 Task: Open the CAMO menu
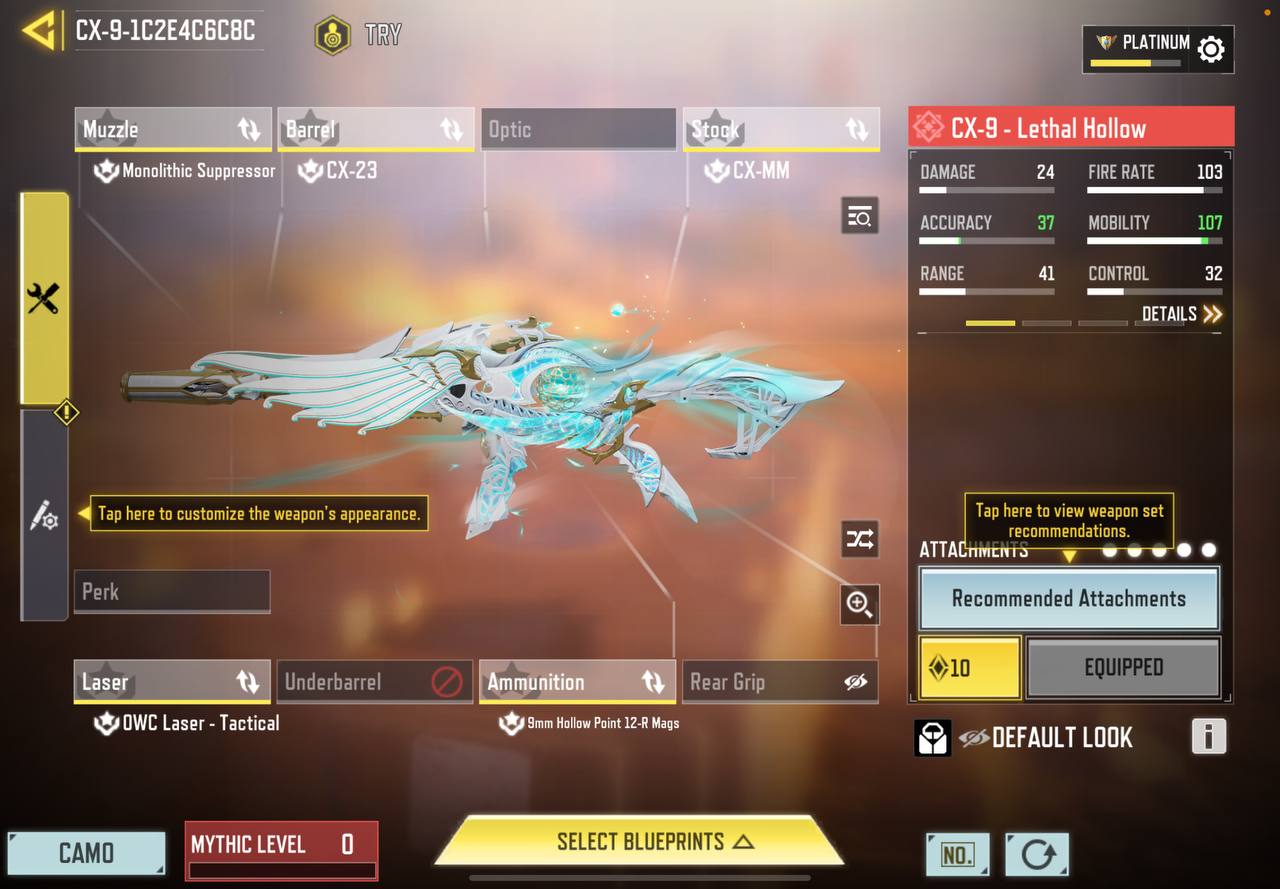pyautogui.click(x=86, y=853)
